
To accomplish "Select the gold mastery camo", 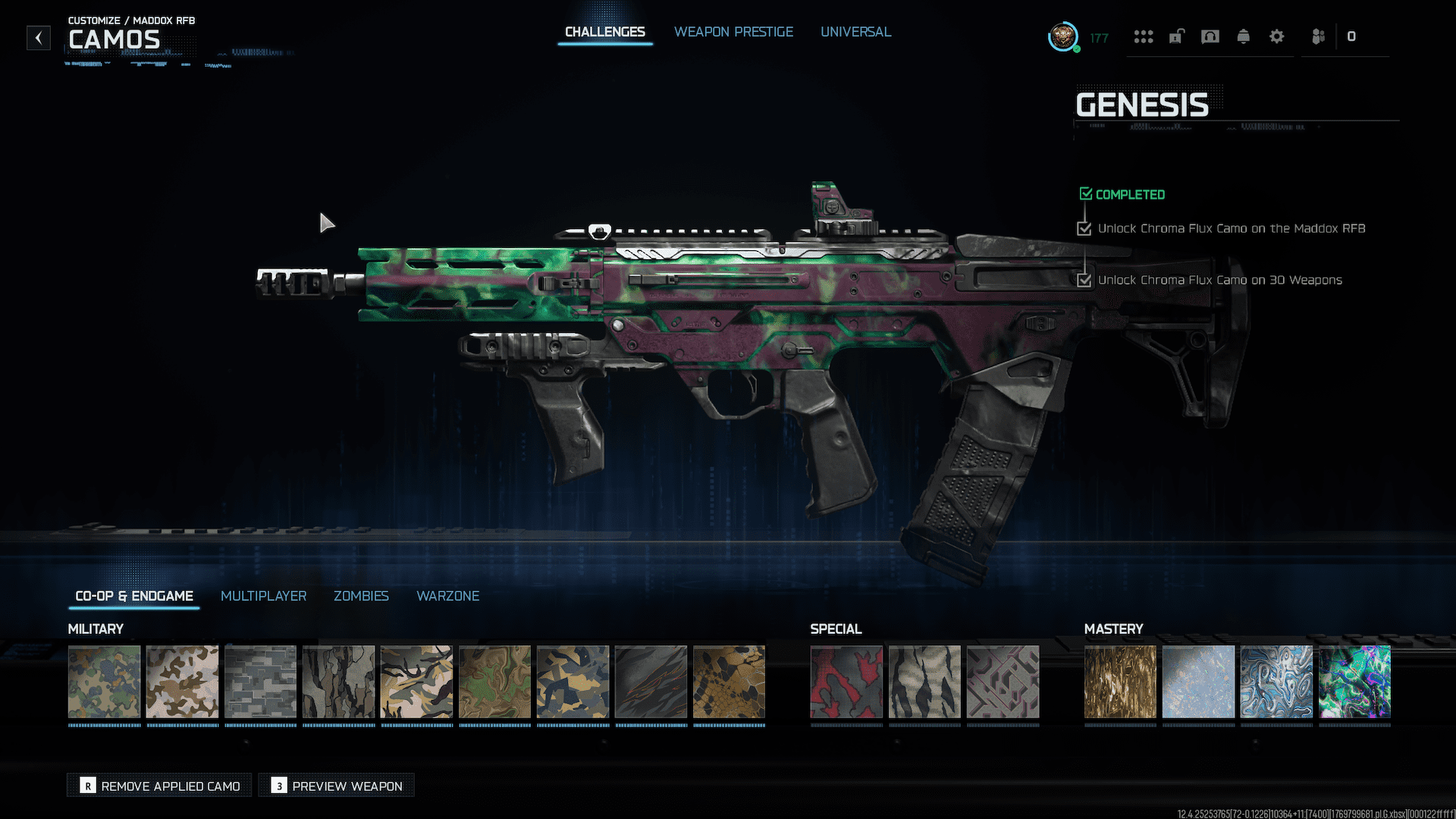I will [1120, 682].
